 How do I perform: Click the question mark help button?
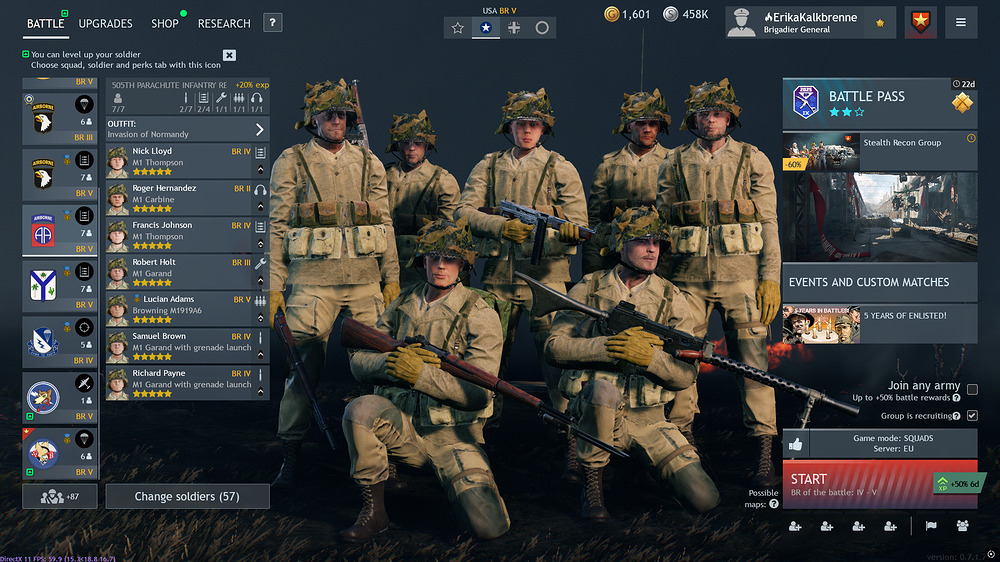tap(272, 23)
